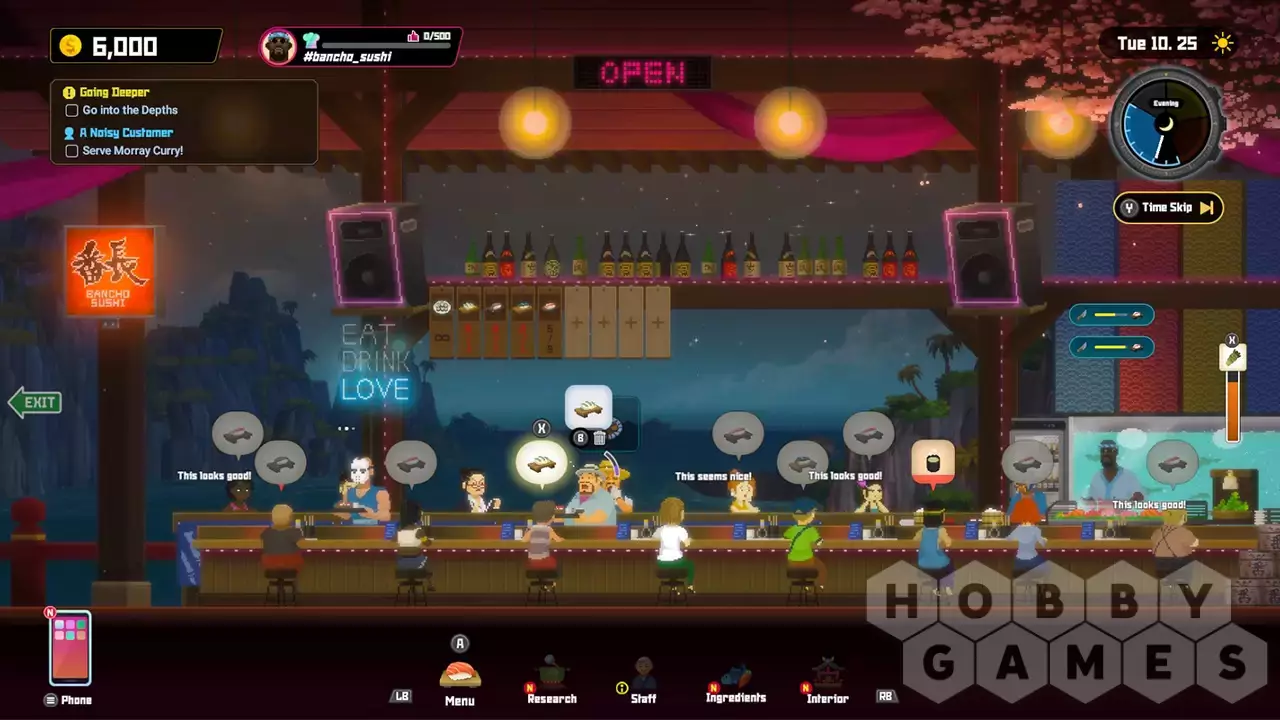Click the wasabi refill icon
This screenshot has height=720, width=1280.
click(x=1233, y=357)
